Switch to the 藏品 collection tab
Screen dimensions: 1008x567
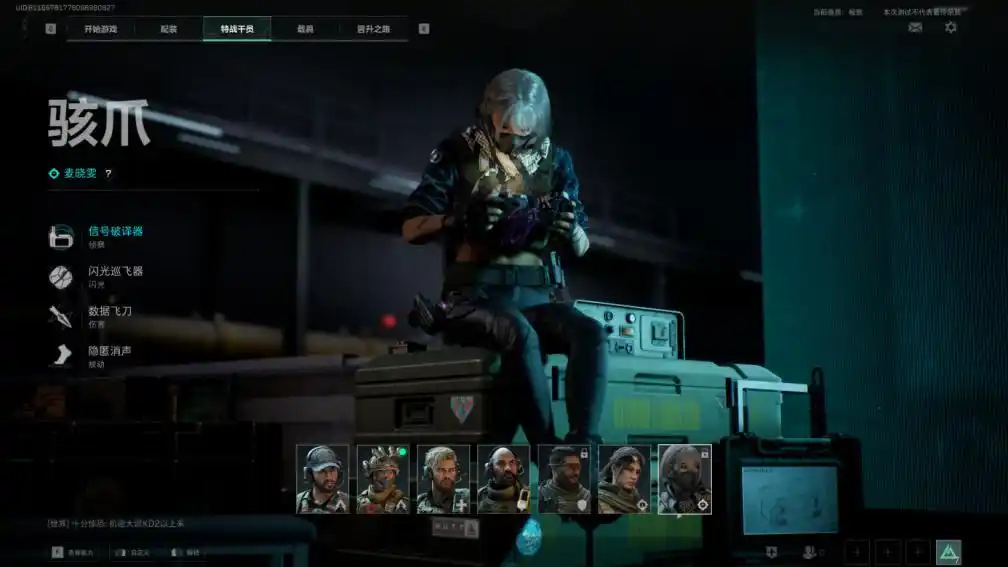tap(305, 29)
